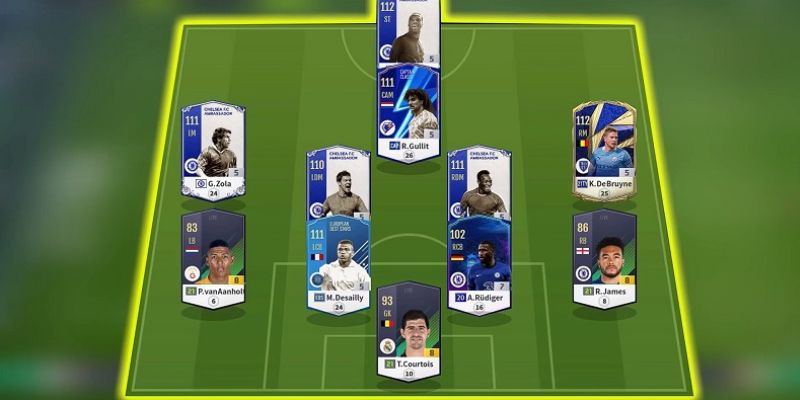800x400 pixels.
Task: Choose the G. Zola LM card
Action: click(212, 150)
